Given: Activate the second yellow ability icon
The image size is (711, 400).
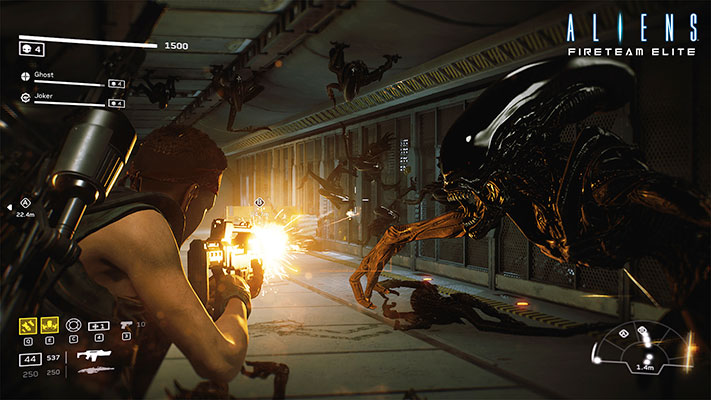Looking at the screenshot, I should click(50, 325).
